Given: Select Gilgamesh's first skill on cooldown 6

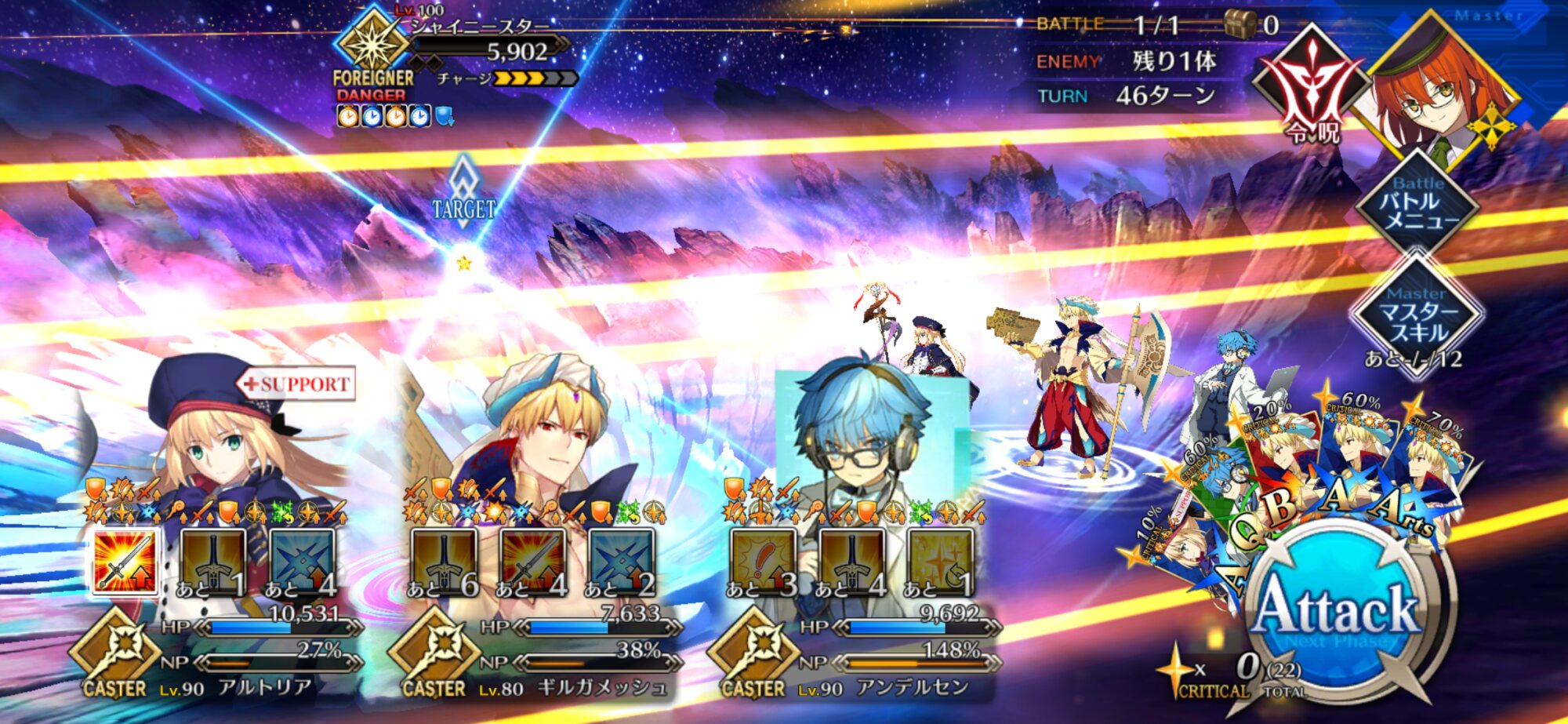Looking at the screenshot, I should [x=444, y=562].
